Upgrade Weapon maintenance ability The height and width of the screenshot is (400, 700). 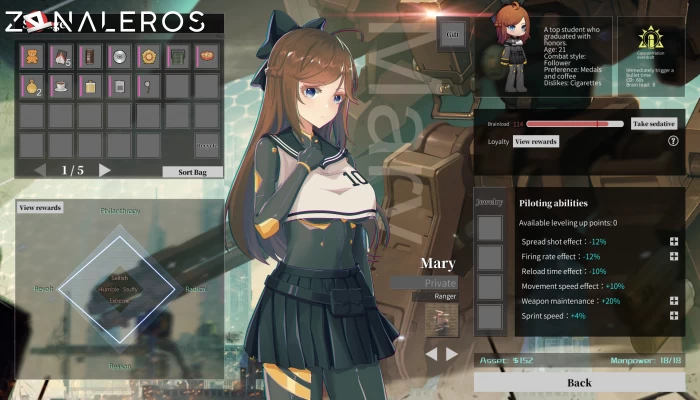(x=674, y=301)
